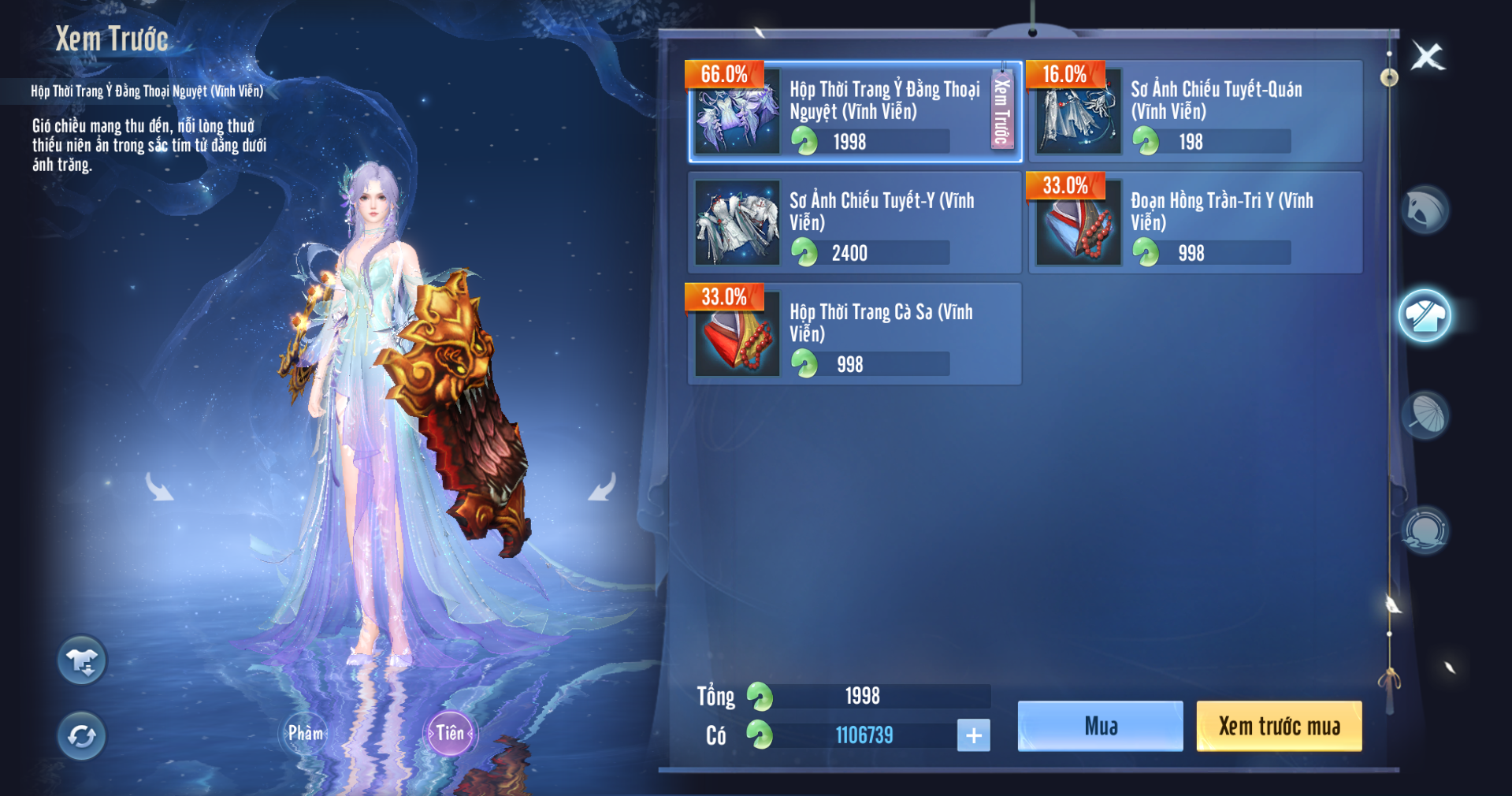Add more currency with the plus button
Screen dimensions: 1512x796
coord(973,735)
